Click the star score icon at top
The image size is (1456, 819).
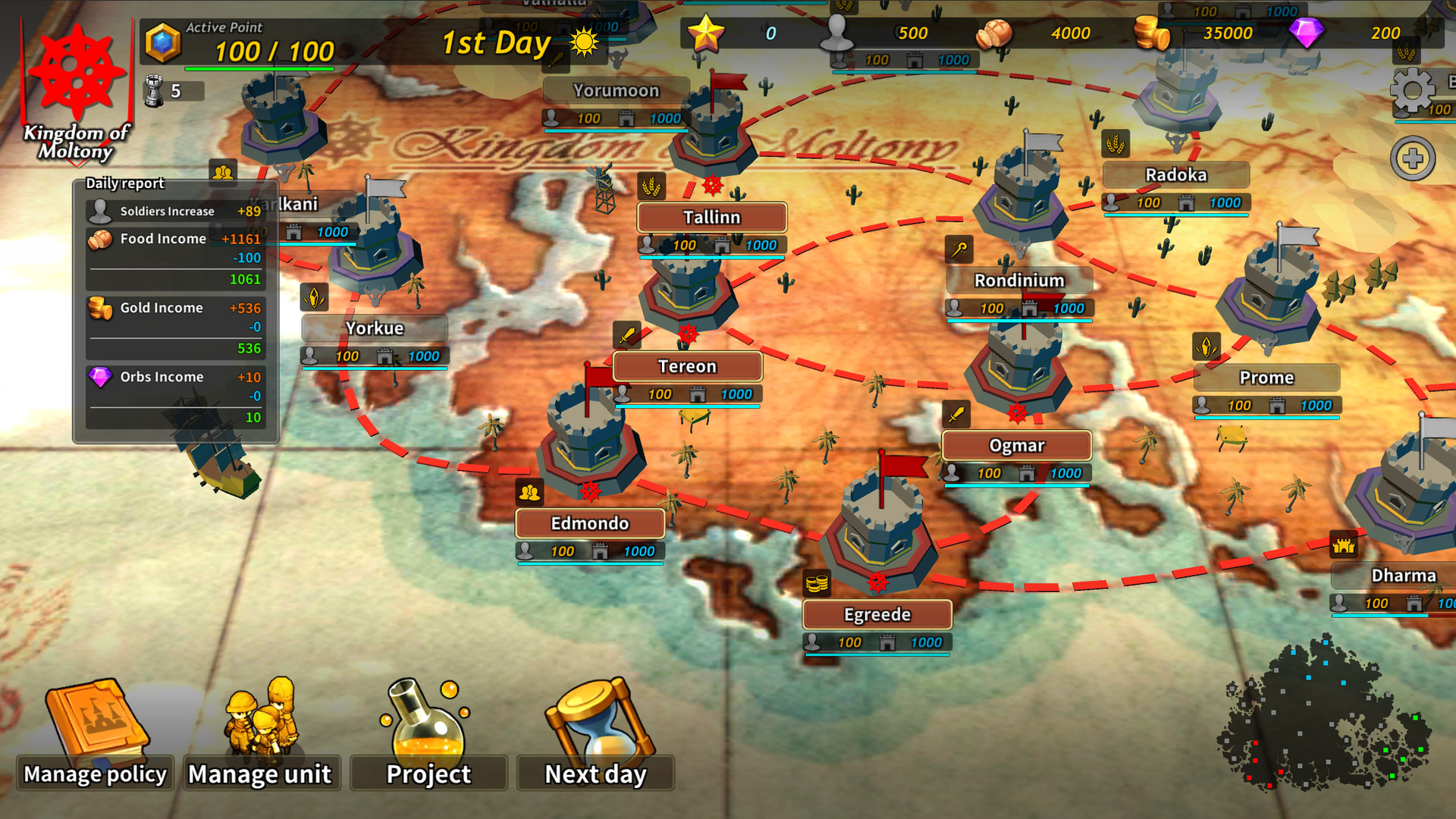pos(707,33)
